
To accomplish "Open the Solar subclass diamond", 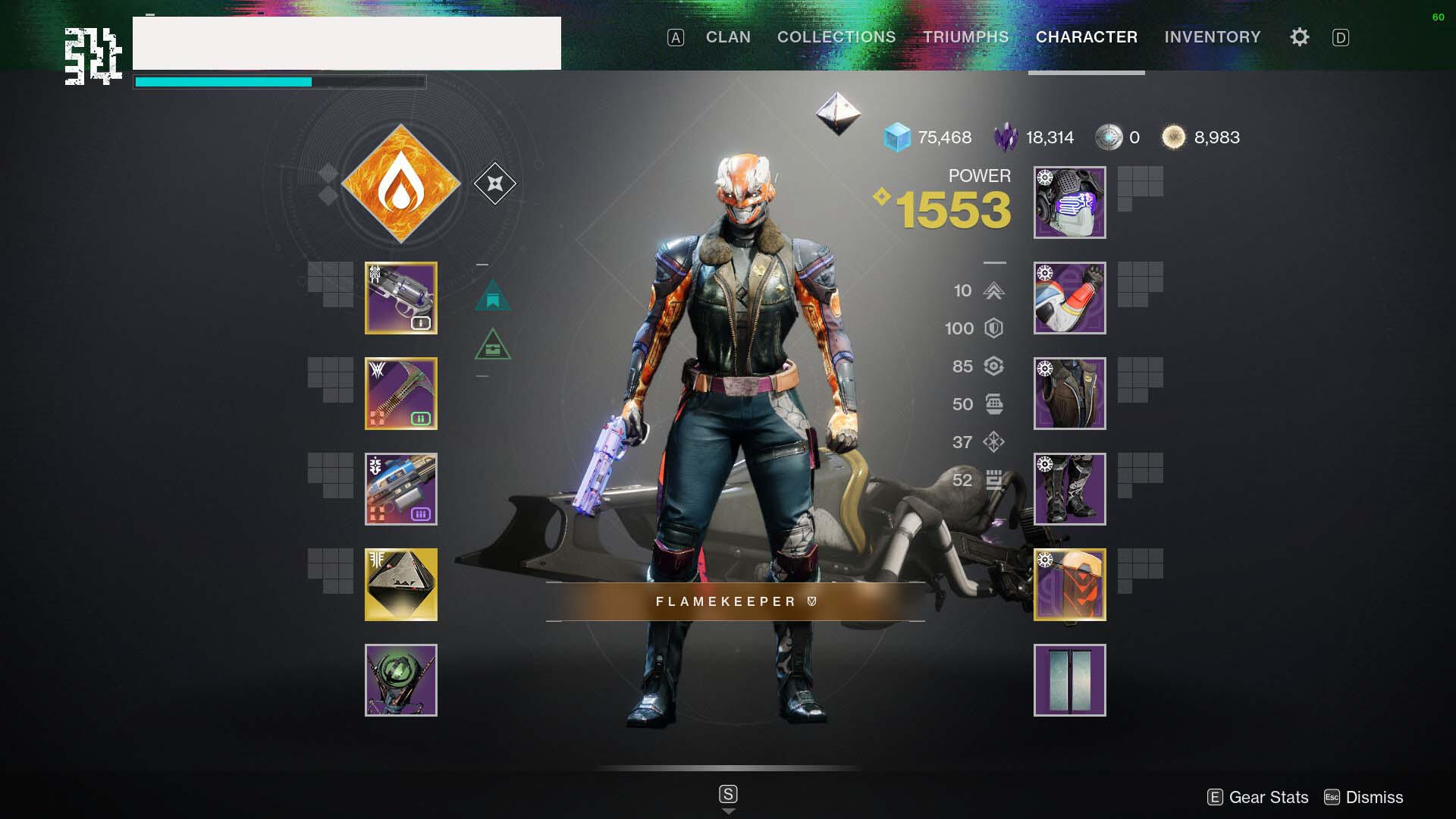I will (x=401, y=184).
